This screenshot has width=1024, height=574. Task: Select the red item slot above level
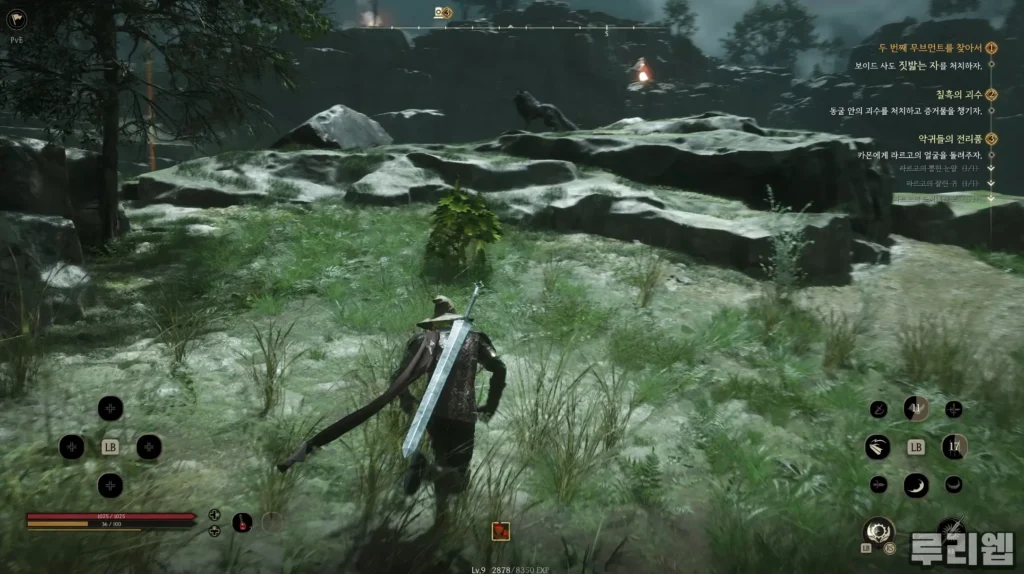tap(501, 531)
